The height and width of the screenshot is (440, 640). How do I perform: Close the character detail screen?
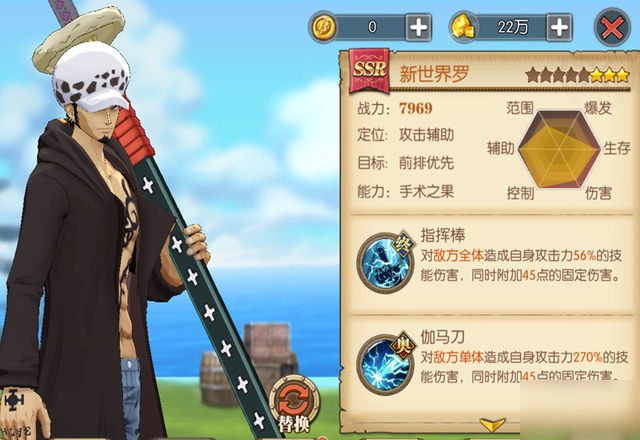pyautogui.click(x=609, y=27)
